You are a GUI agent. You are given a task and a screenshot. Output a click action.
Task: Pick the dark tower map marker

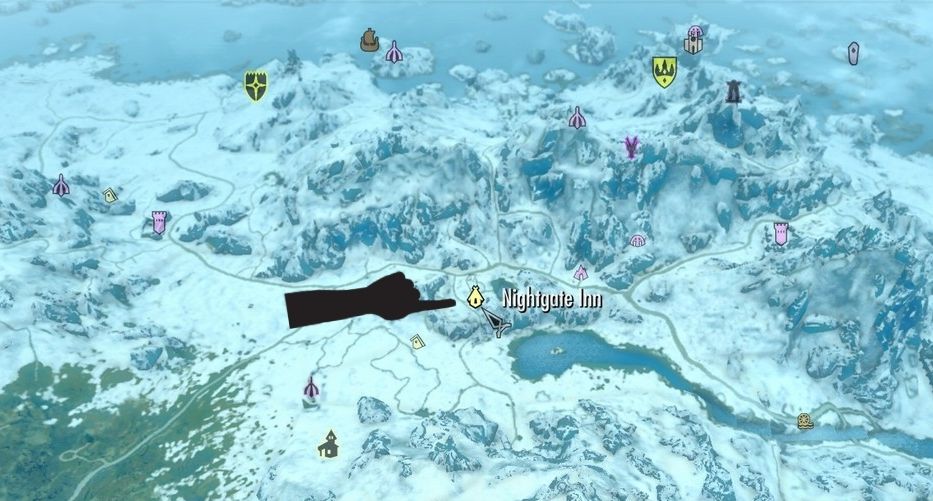click(x=734, y=92)
